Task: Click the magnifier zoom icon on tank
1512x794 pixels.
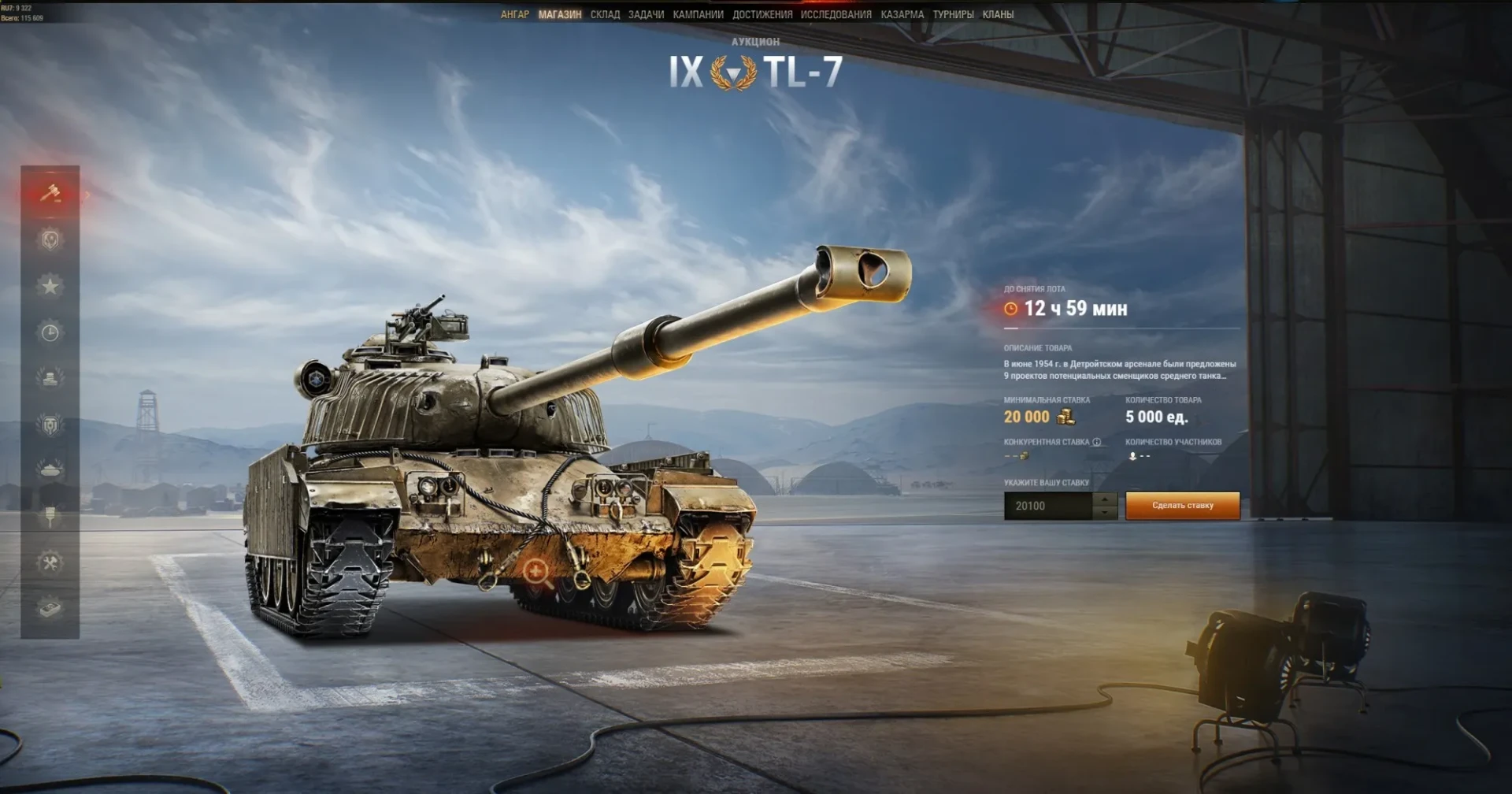Action: (x=538, y=572)
